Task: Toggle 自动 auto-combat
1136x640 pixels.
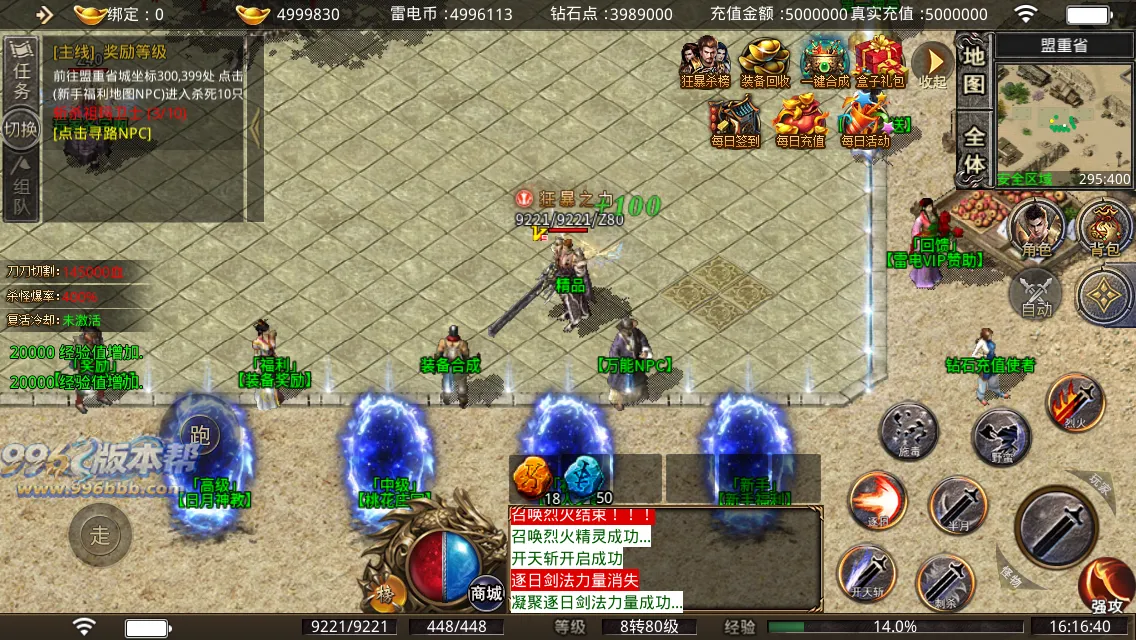Action: [x=1036, y=294]
